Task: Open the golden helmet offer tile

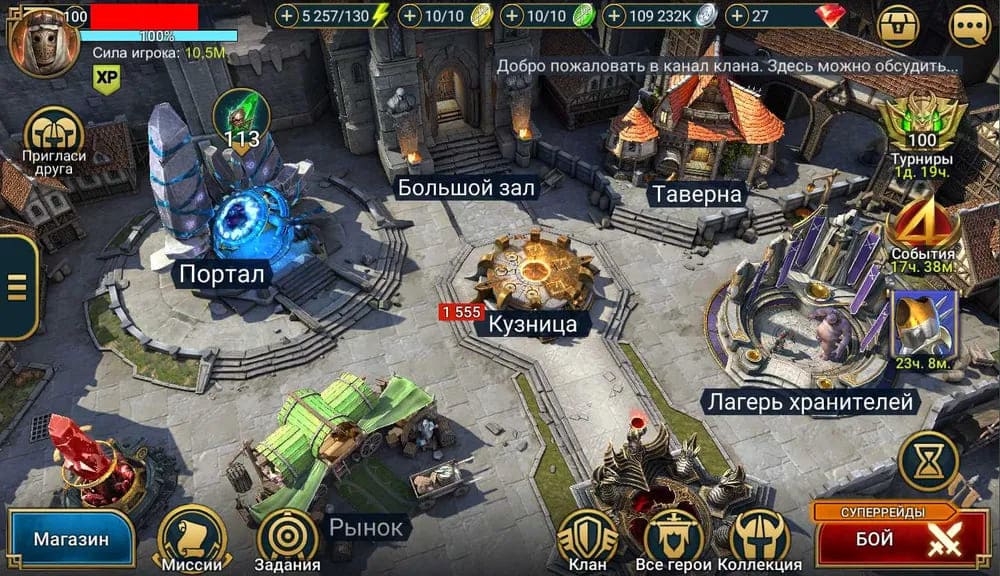Action: 923,324
